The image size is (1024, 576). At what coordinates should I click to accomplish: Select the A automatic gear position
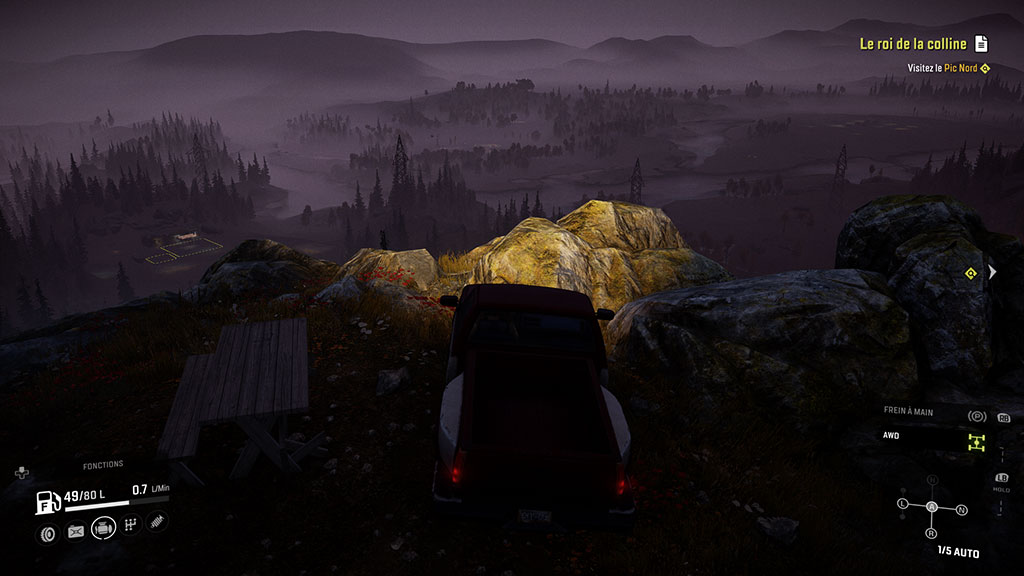pyautogui.click(x=931, y=507)
